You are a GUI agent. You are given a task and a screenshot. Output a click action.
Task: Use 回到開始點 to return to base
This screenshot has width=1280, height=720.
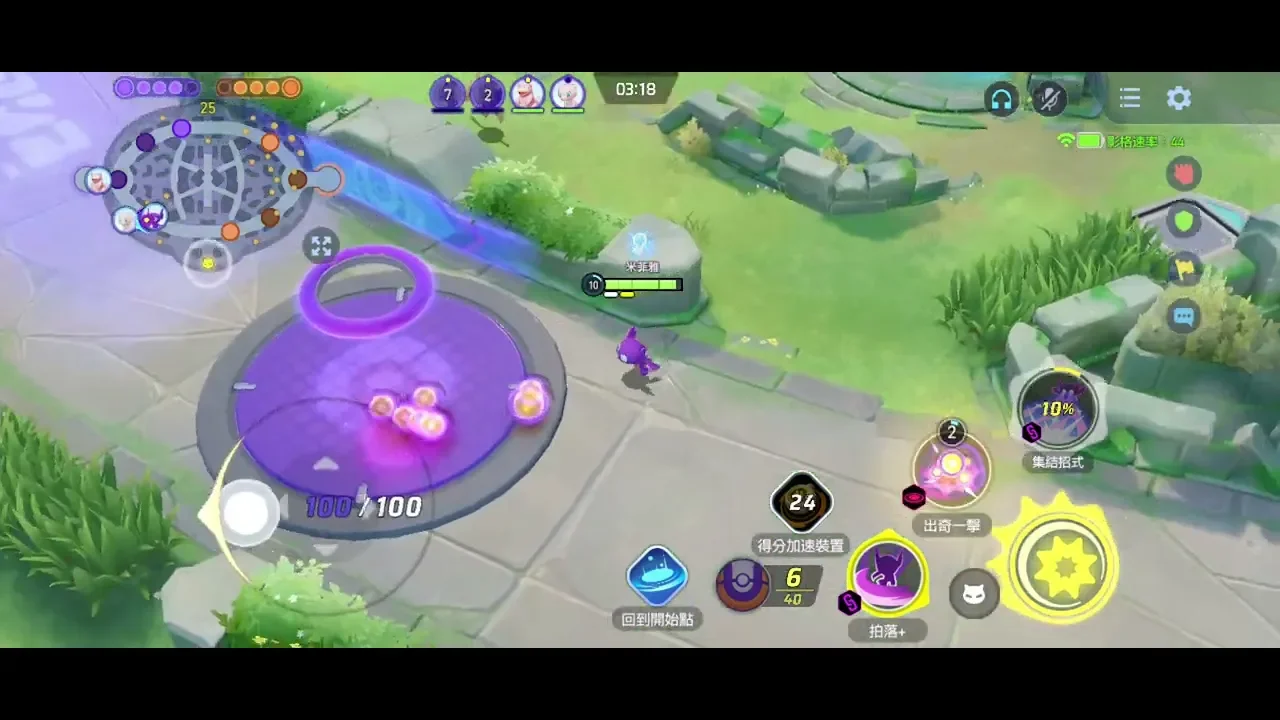tap(657, 577)
